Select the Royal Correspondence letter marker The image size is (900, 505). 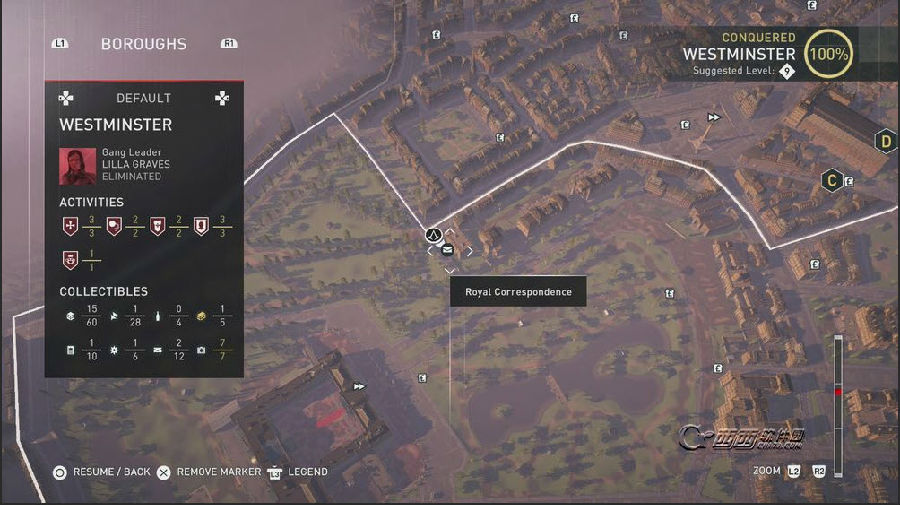click(x=447, y=250)
